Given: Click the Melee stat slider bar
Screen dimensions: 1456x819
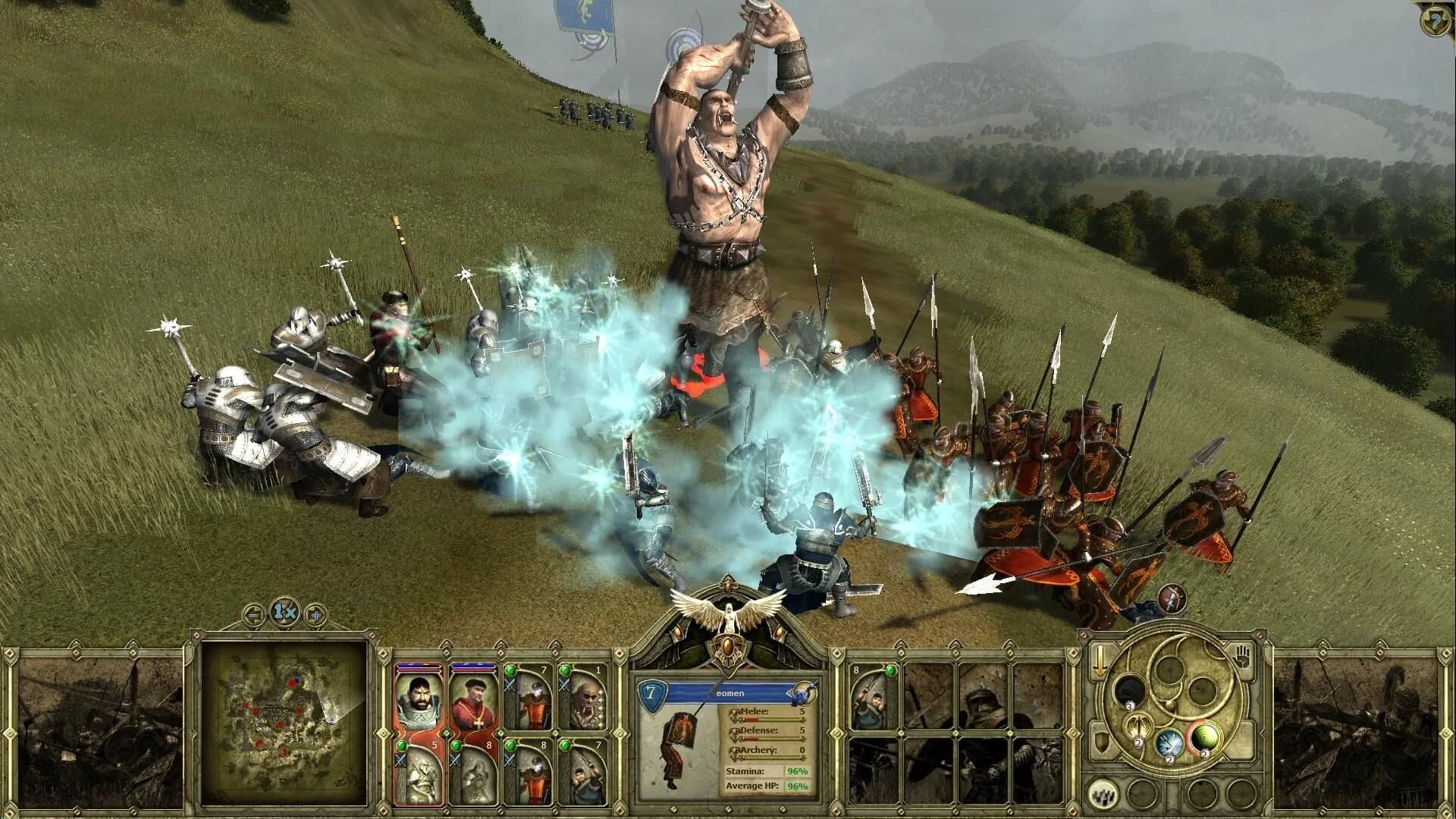Looking at the screenshot, I should coord(773,720).
